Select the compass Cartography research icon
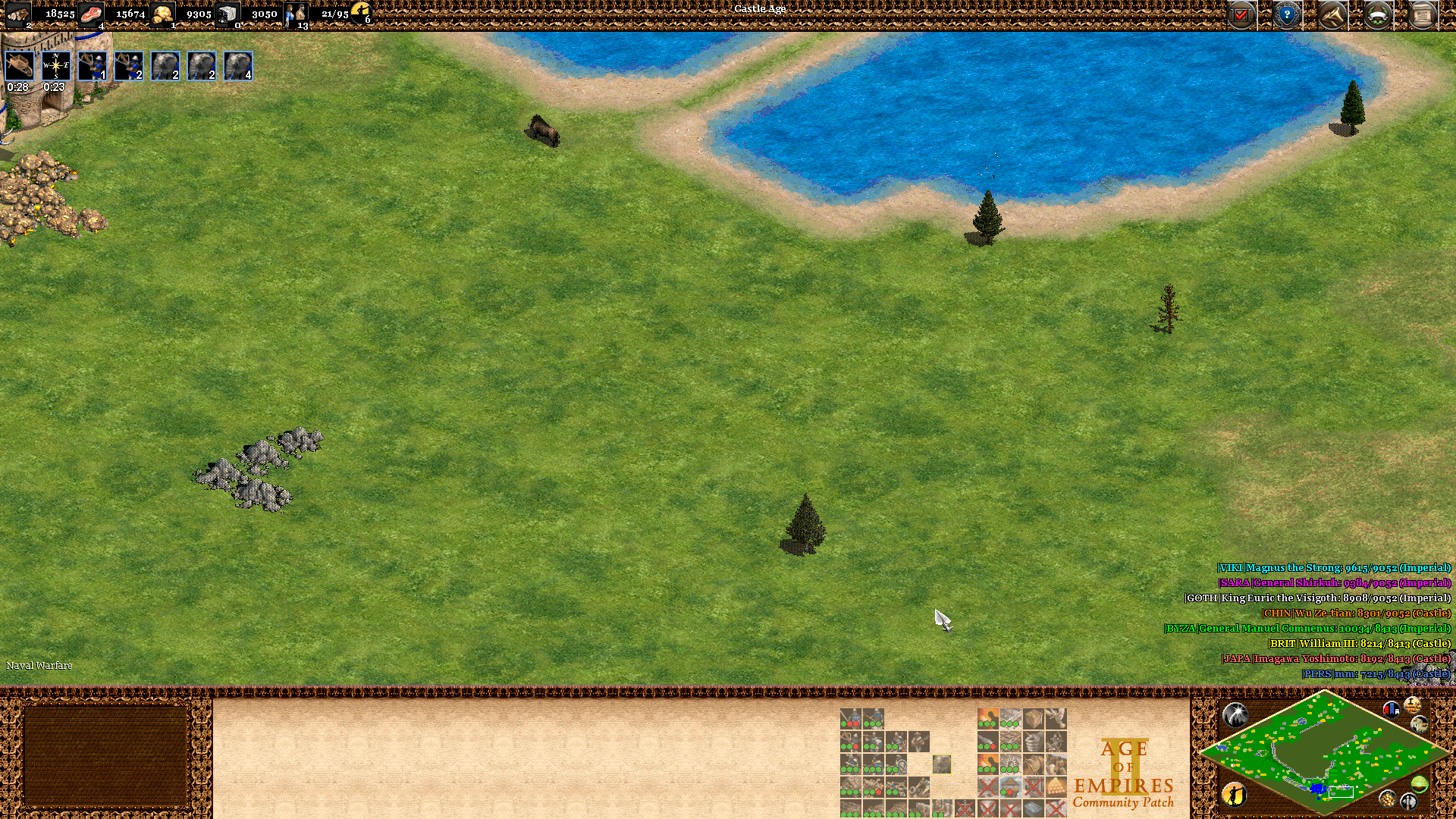The width and height of the screenshot is (1456, 819). point(55,66)
